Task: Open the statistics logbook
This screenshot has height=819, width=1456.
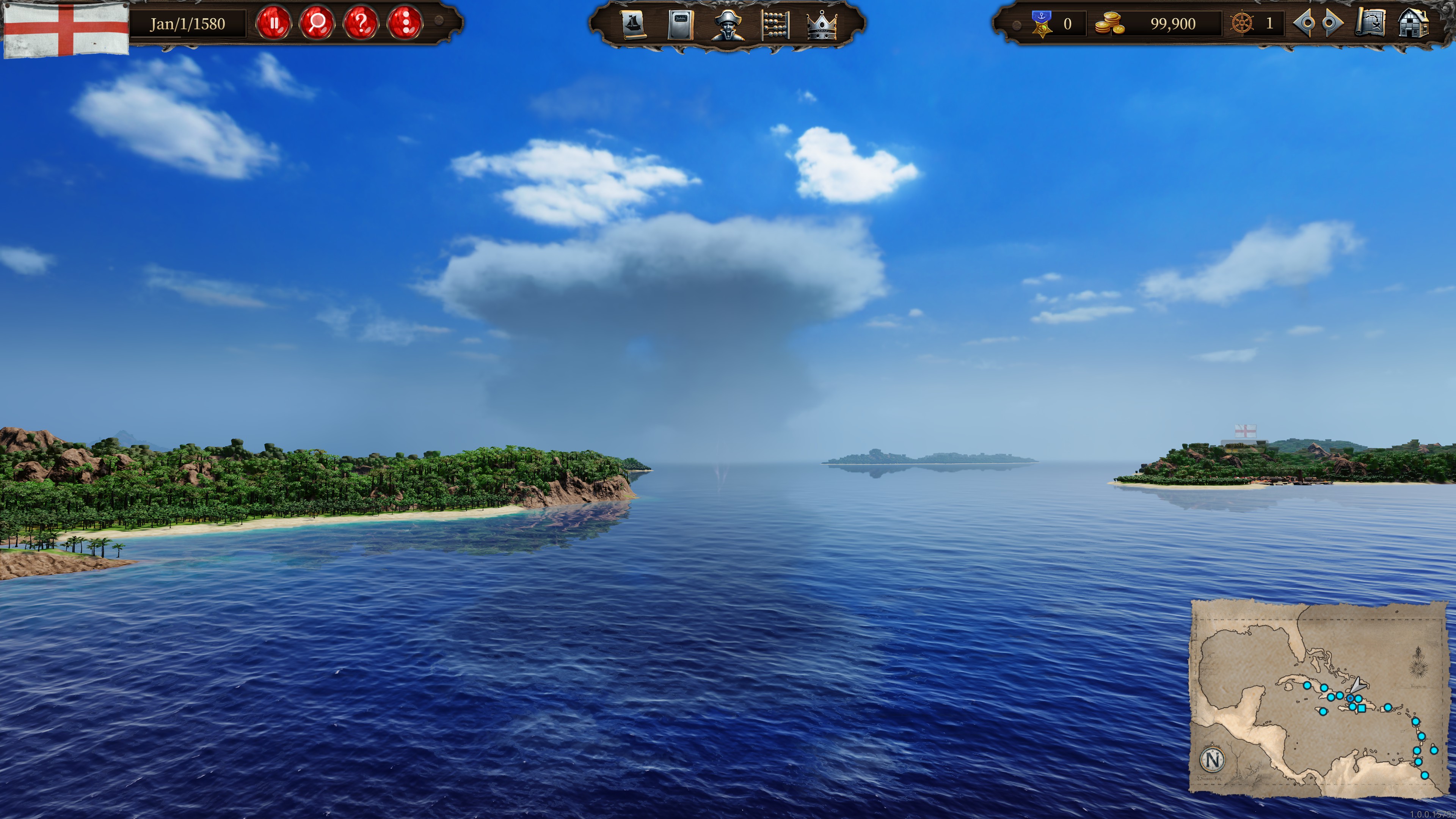Action: [x=681, y=25]
